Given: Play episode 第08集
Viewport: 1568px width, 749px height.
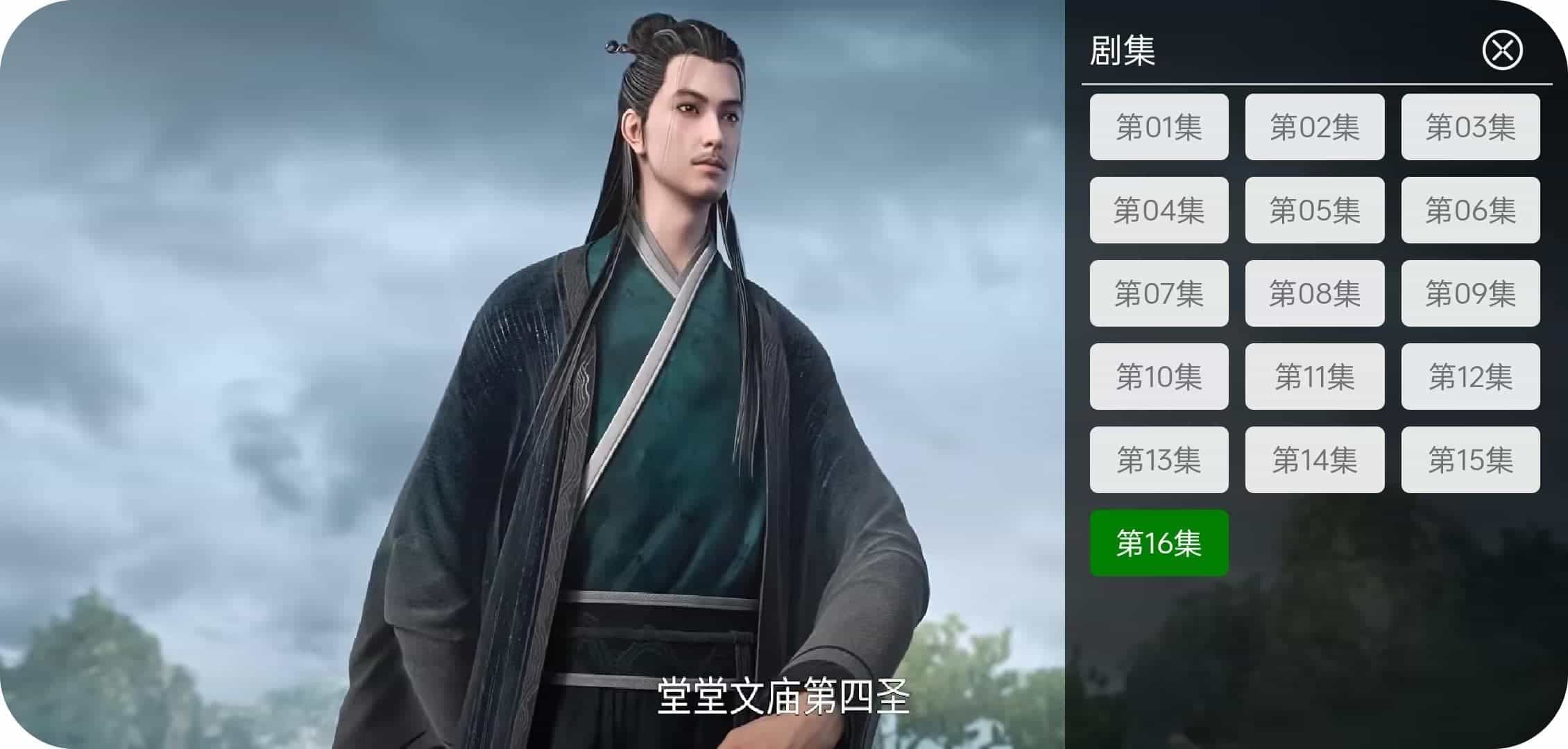Looking at the screenshot, I should click(1315, 293).
